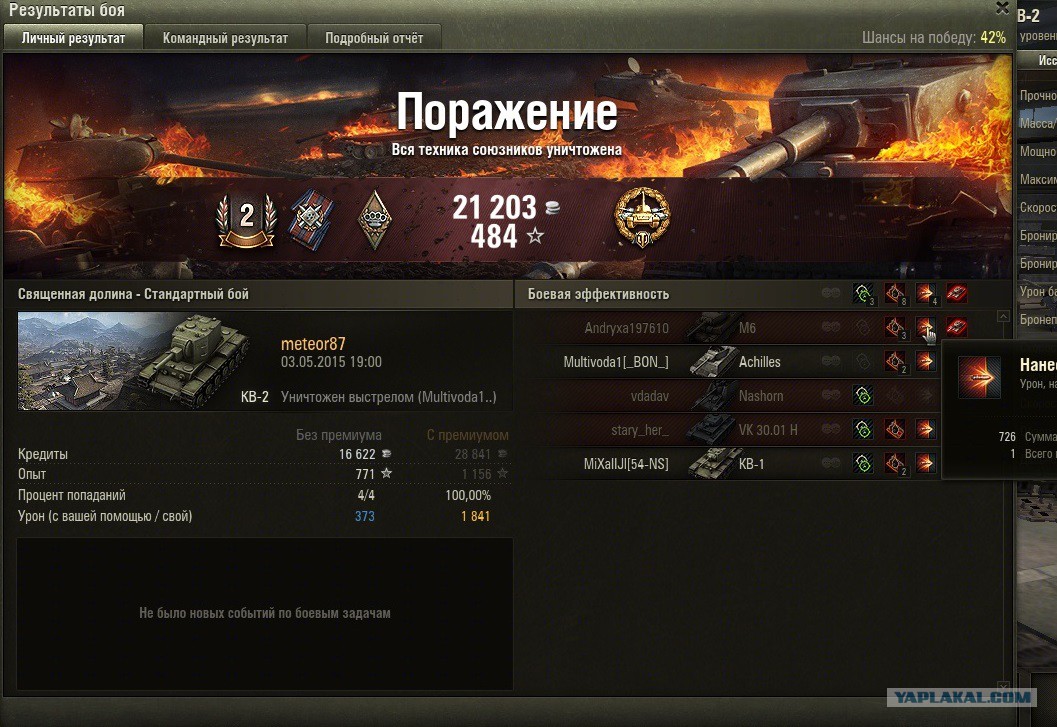This screenshot has width=1057, height=727.
Task: Inspect the golden tank medal
Action: (x=642, y=217)
